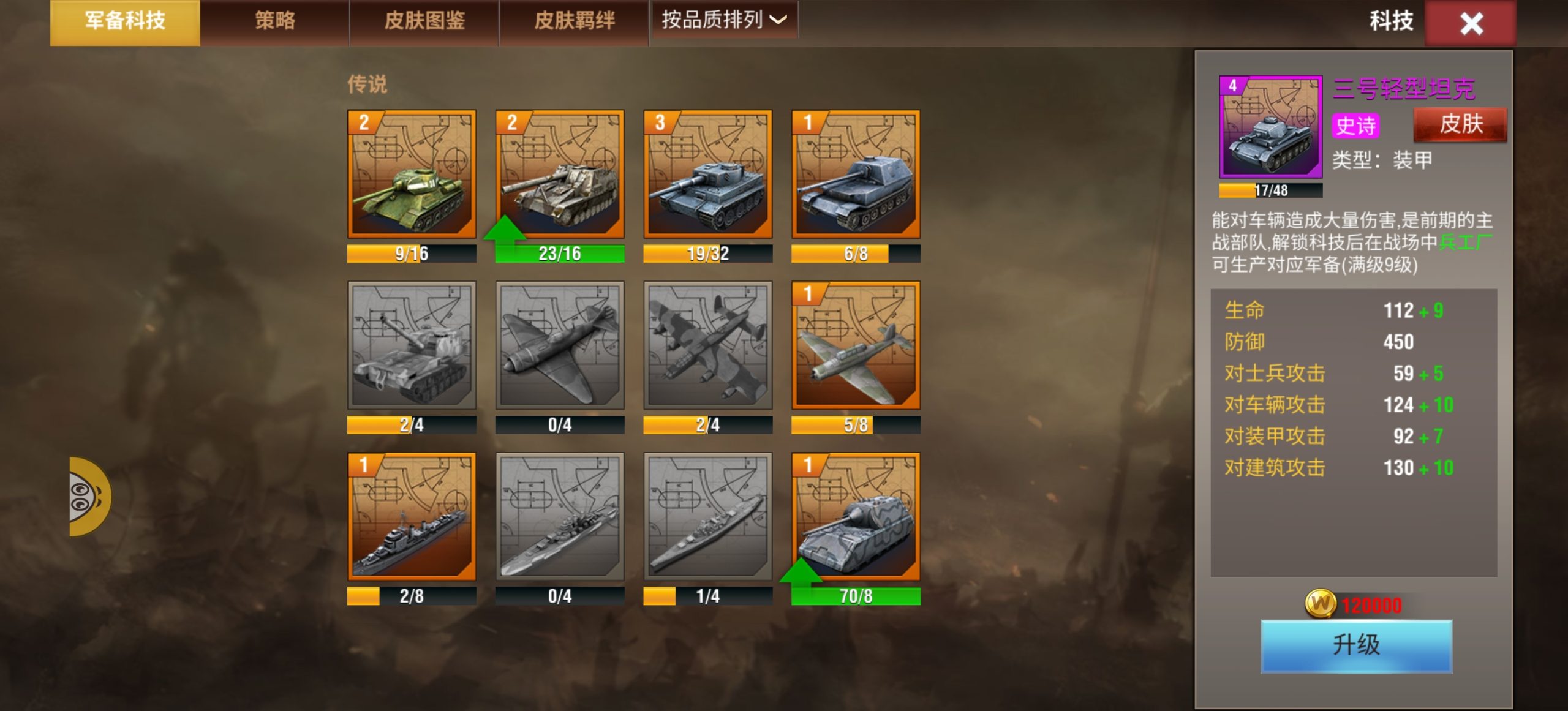The width and height of the screenshot is (1568, 711).
Task: Pick the green fighter plane card 5/8
Action: pos(856,345)
